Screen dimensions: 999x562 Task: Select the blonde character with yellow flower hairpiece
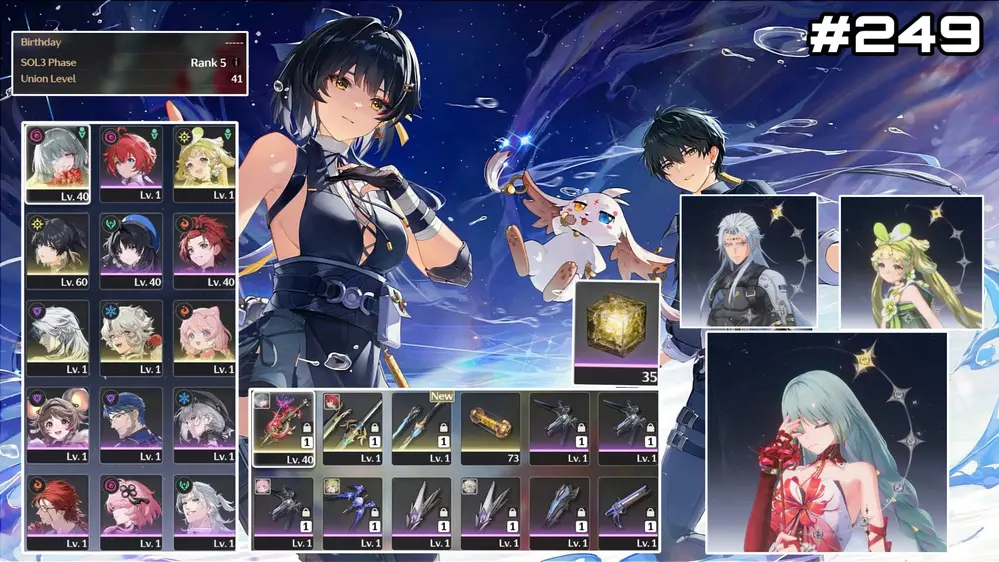coord(204,164)
